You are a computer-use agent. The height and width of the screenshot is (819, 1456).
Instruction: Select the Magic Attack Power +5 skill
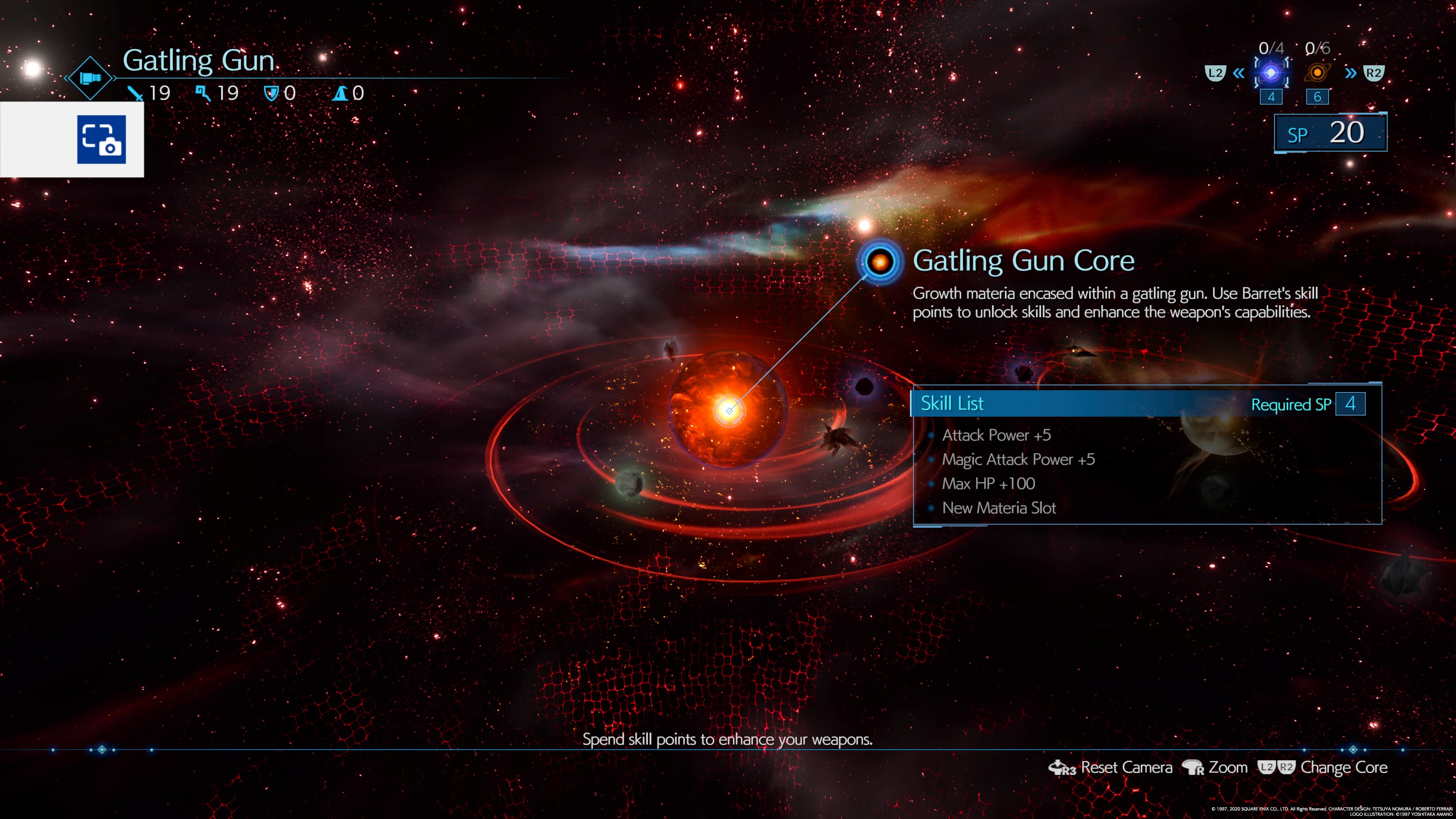1018,460
